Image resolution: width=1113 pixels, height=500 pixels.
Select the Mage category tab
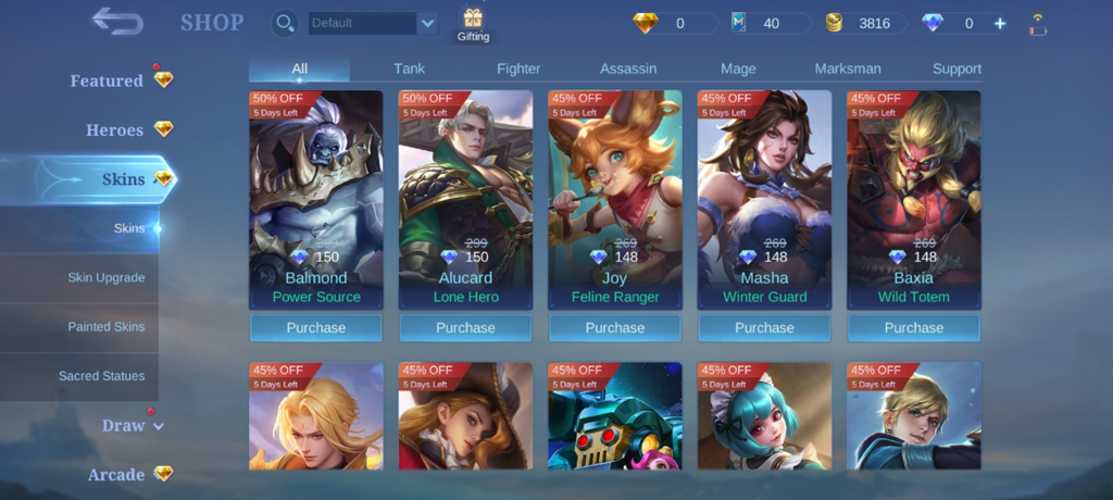(x=738, y=69)
